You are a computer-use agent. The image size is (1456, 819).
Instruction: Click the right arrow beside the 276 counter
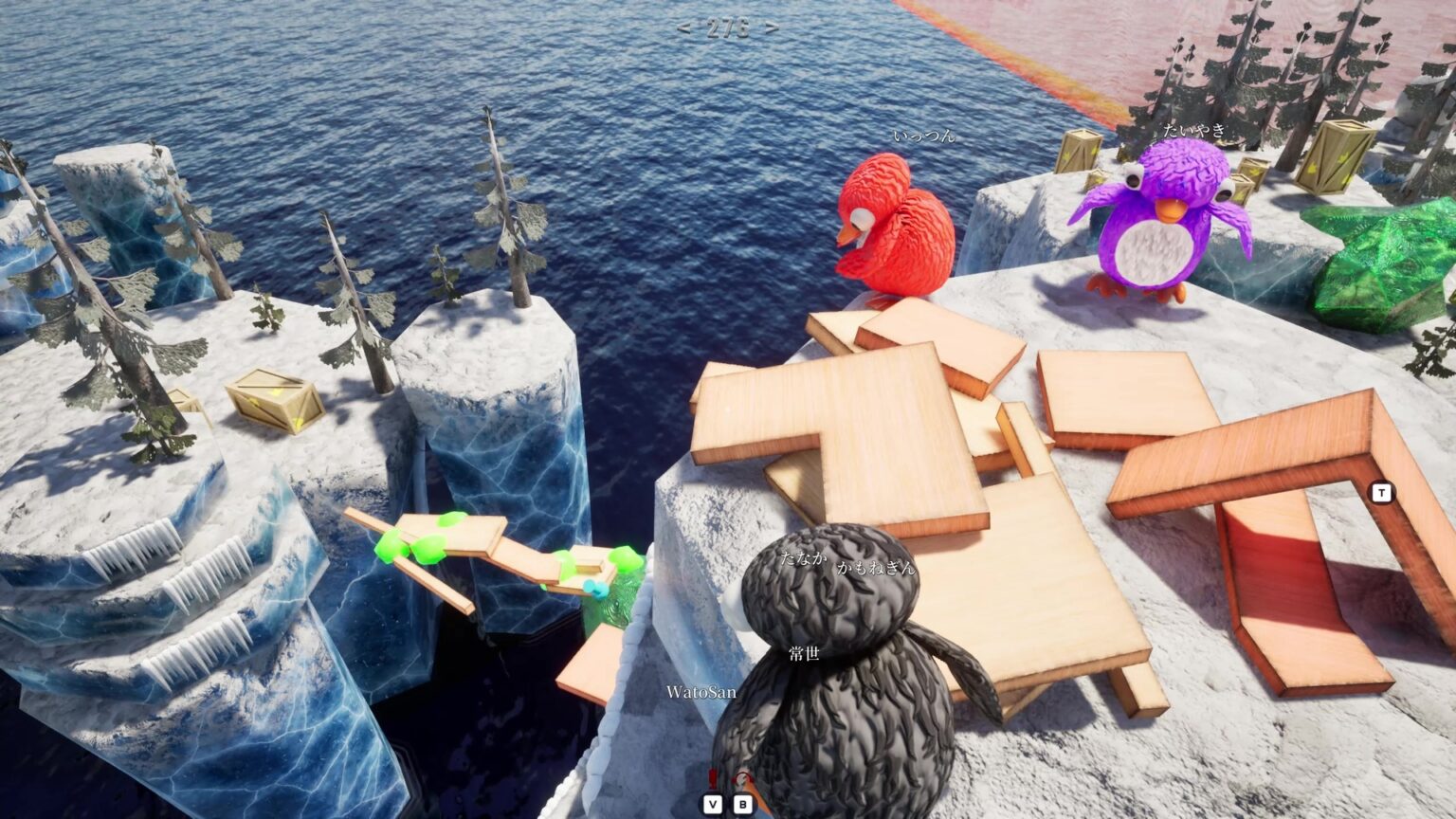(770, 26)
